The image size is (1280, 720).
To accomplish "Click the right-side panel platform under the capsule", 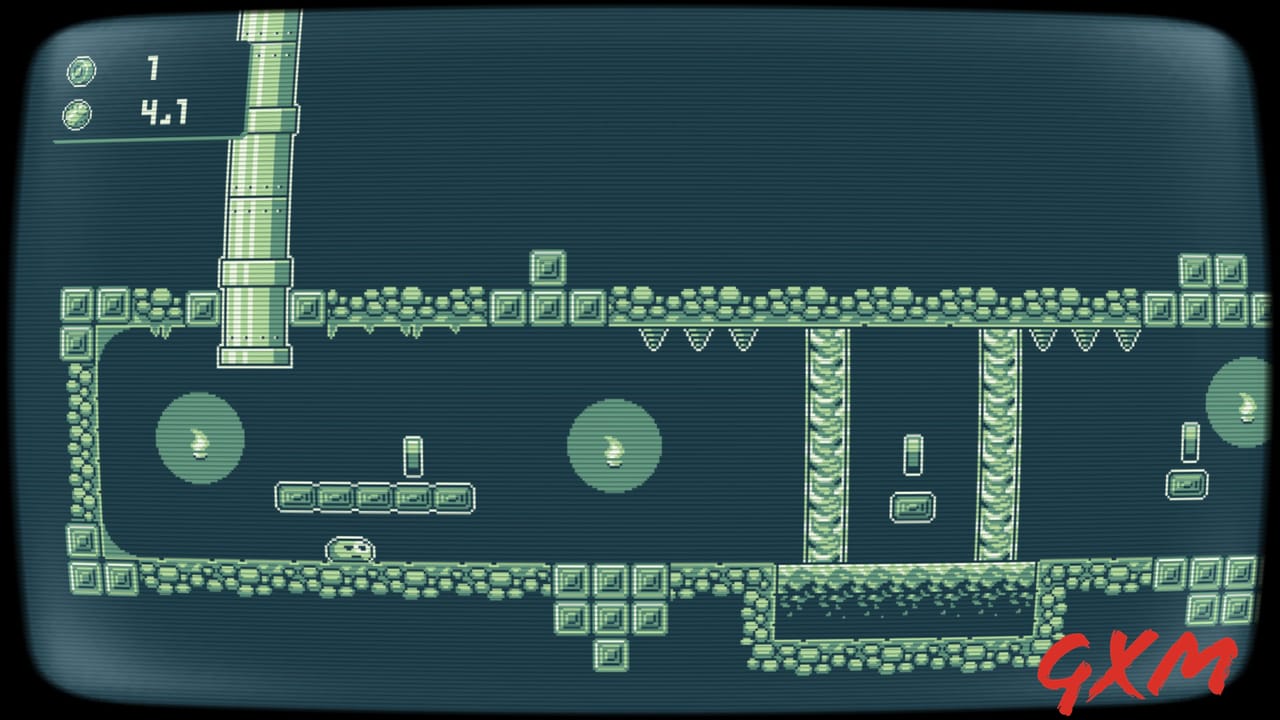I will 1187,486.
